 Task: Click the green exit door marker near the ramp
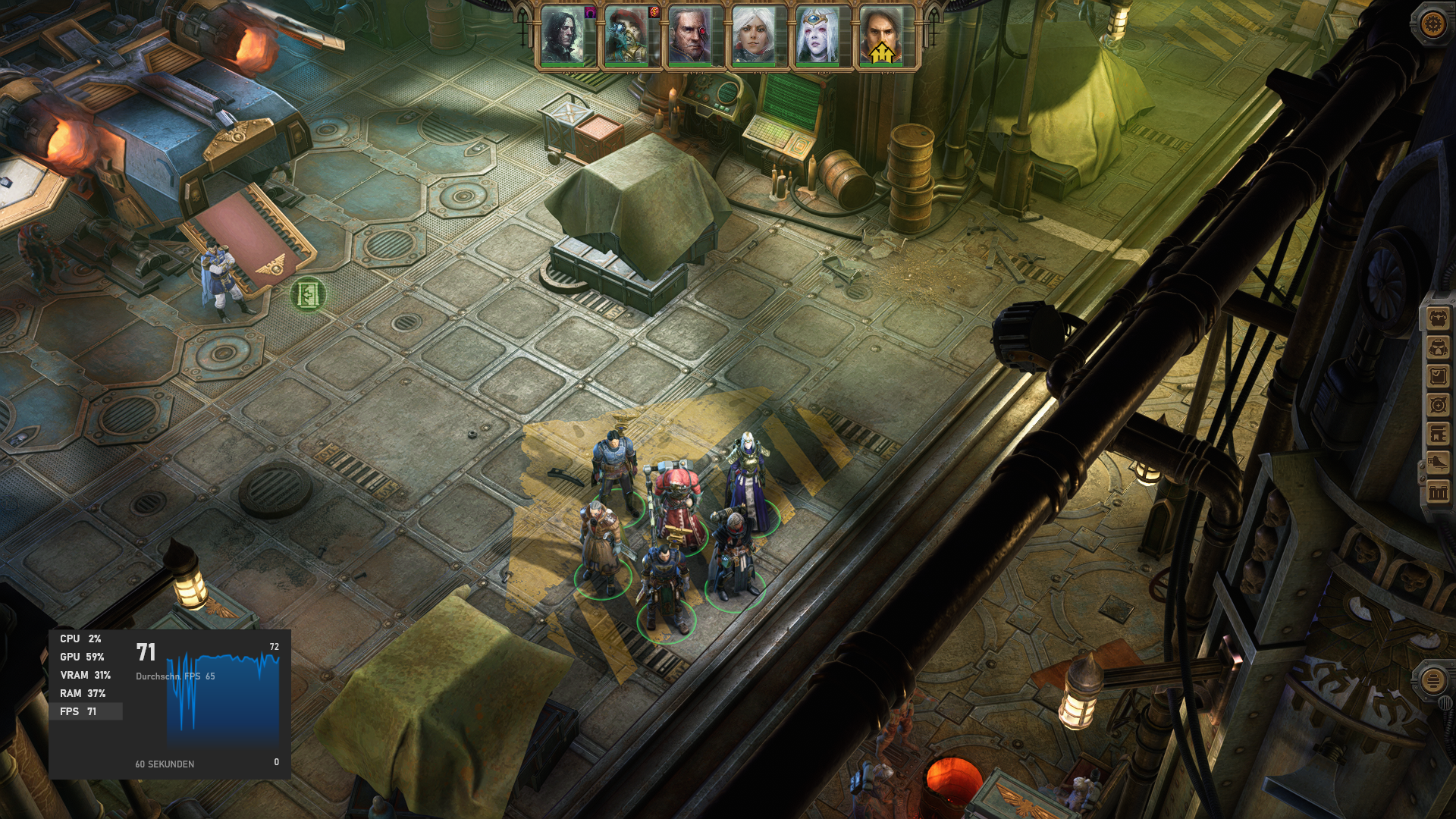(308, 293)
